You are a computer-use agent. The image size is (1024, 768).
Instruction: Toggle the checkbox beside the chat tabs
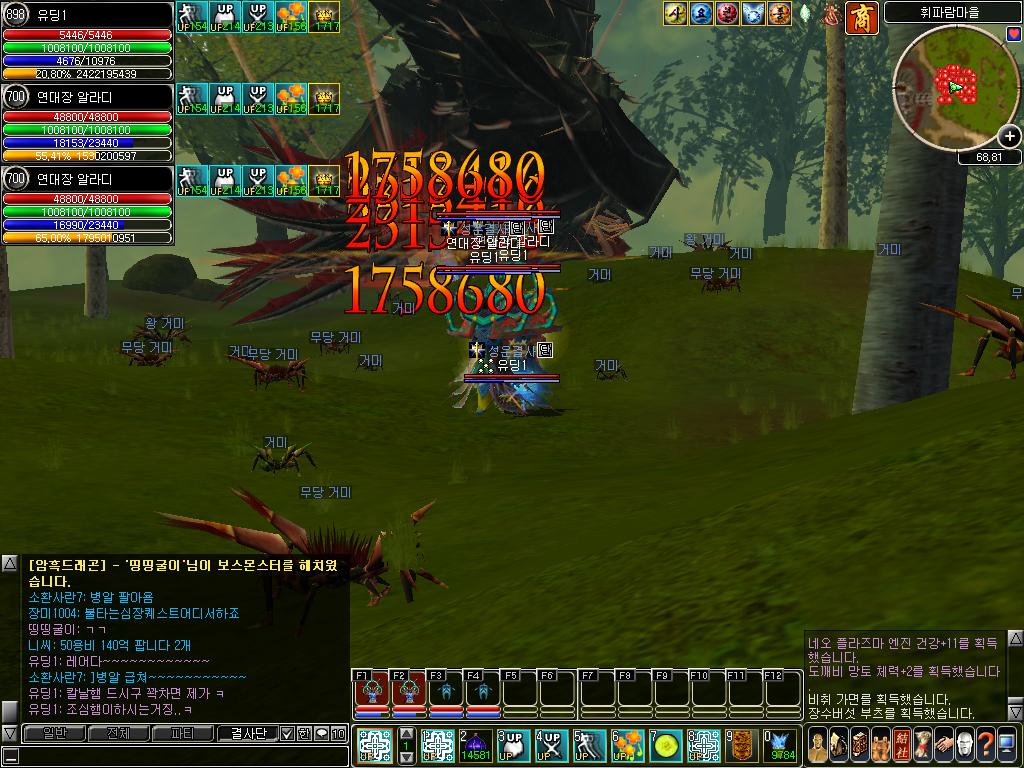click(287, 733)
